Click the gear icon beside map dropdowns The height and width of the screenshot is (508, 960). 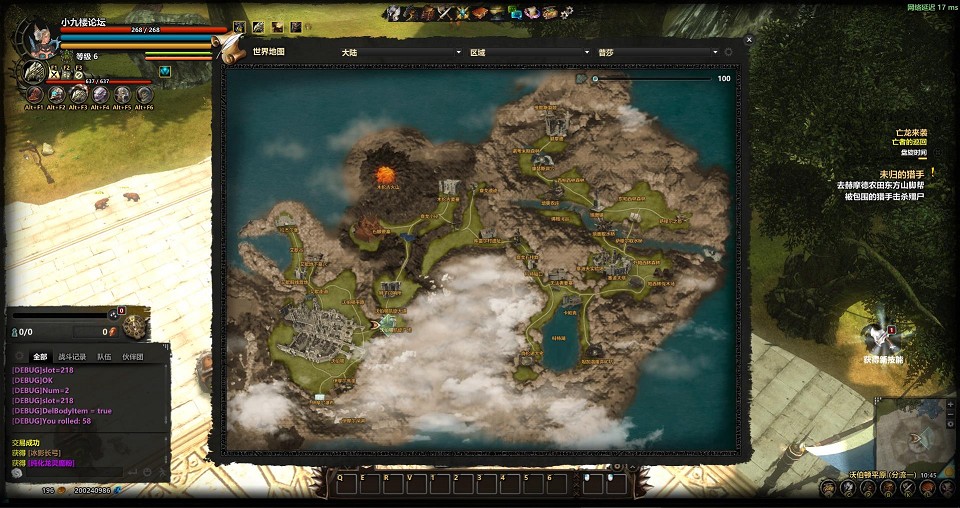click(729, 52)
